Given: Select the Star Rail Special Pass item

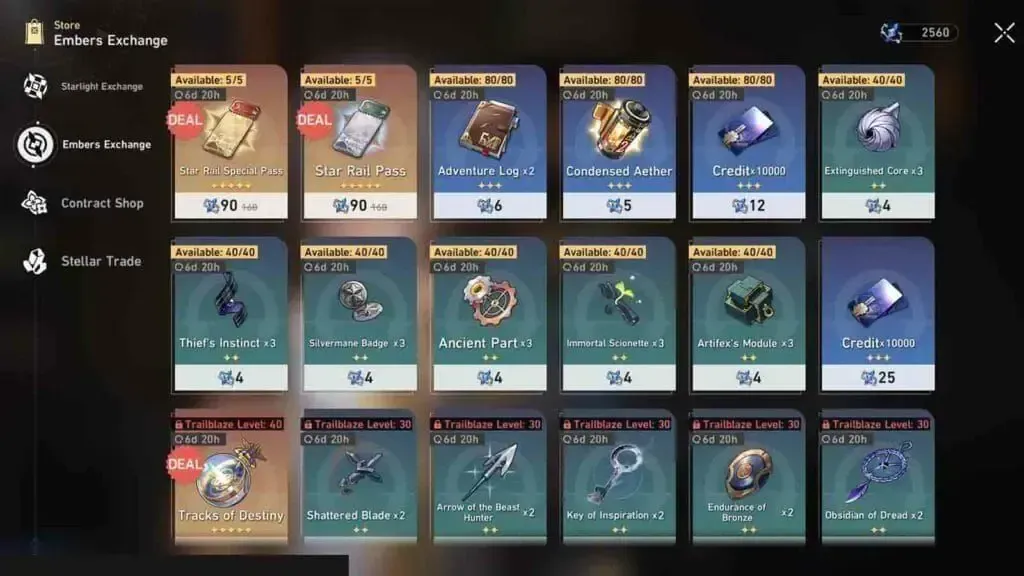Looking at the screenshot, I should (x=230, y=142).
